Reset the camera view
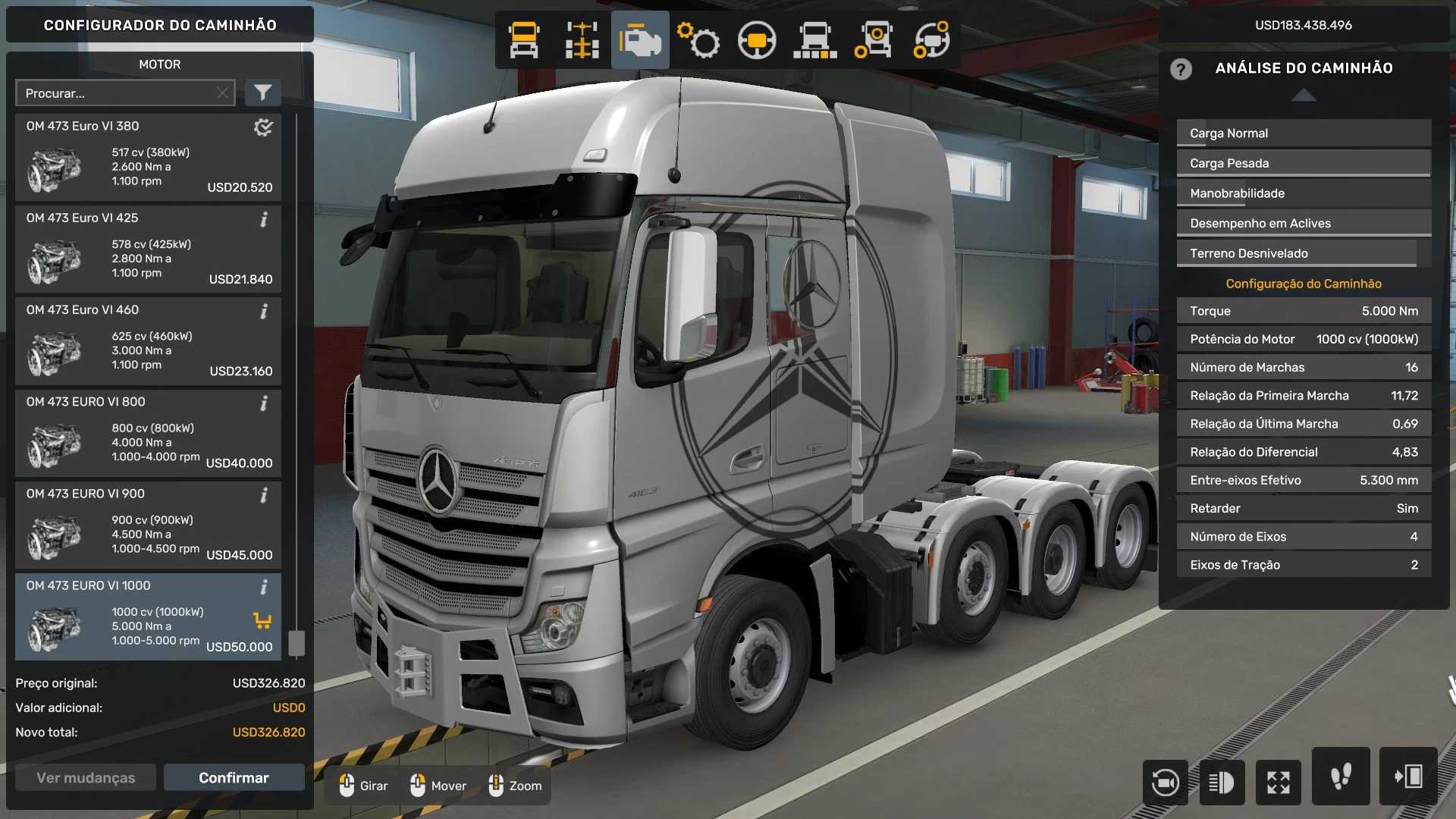This screenshot has width=1456, height=819. click(1165, 782)
